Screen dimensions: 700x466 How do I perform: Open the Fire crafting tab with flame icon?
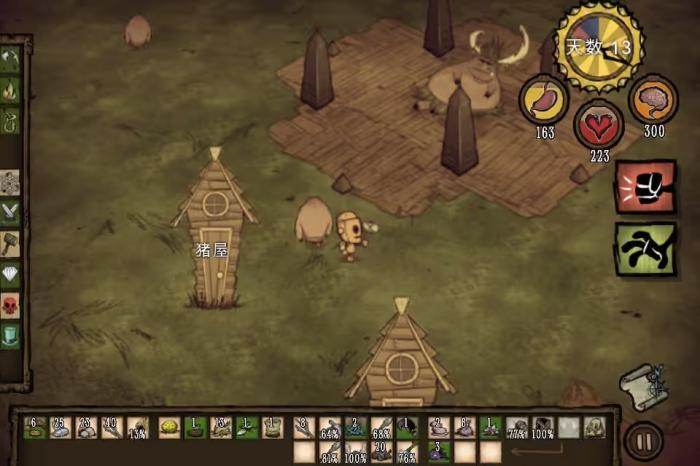click(10, 91)
